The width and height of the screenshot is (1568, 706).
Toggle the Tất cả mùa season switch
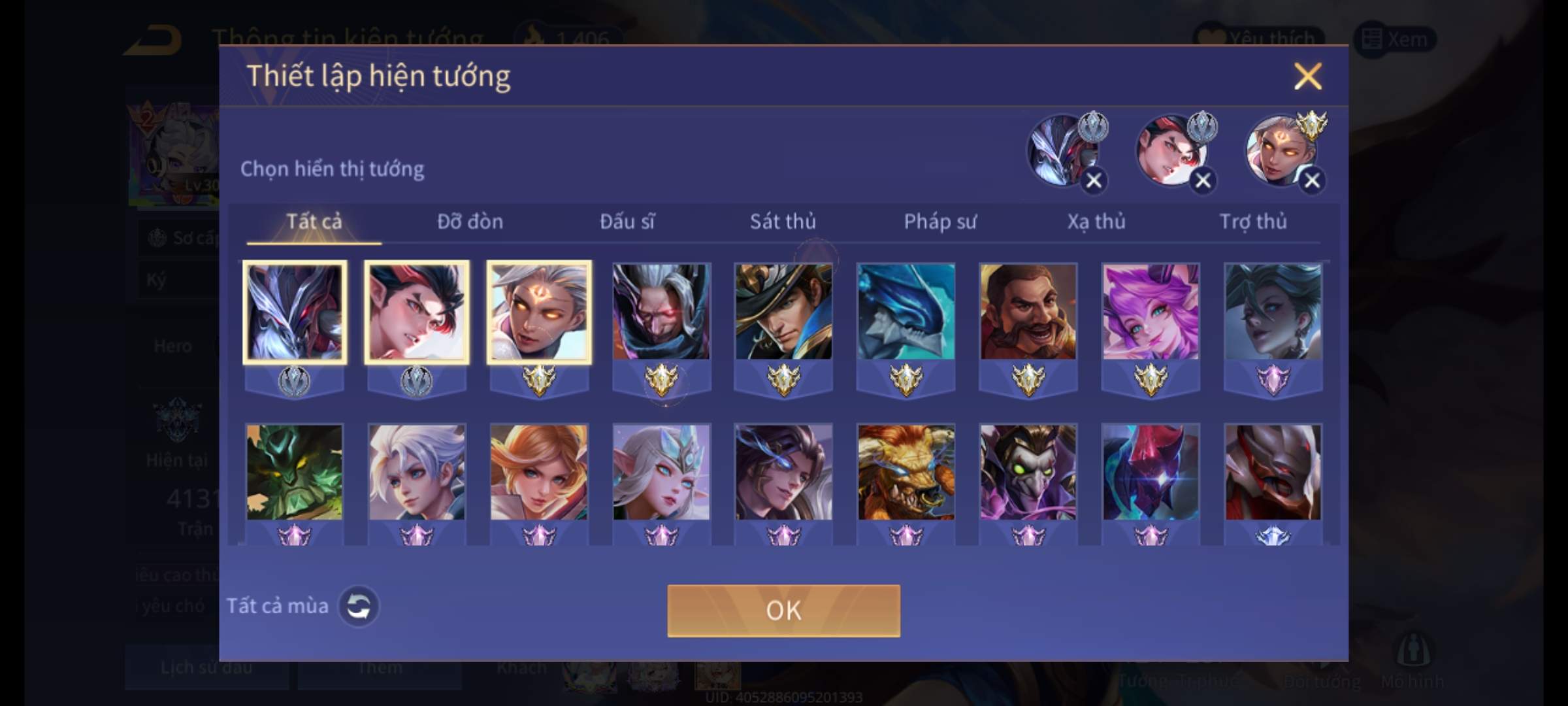[358, 606]
